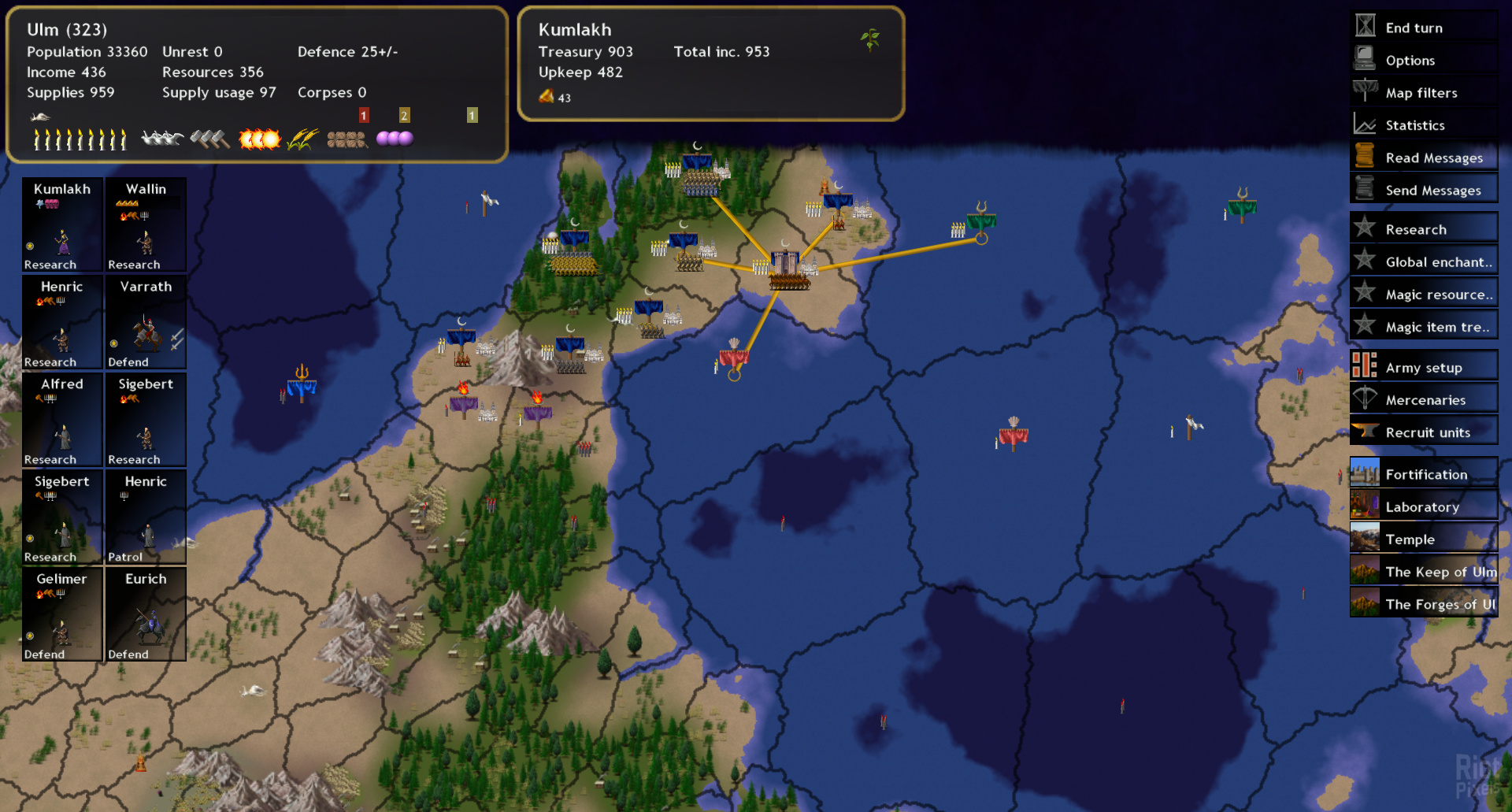Open the Army setup screen
The height and width of the screenshot is (812, 1512).
click(x=1423, y=368)
